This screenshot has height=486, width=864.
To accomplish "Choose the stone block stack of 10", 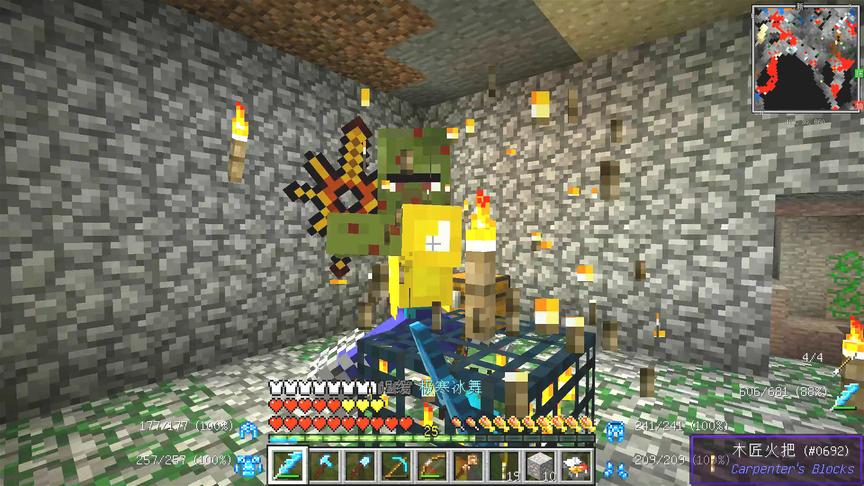I will click(x=539, y=465).
